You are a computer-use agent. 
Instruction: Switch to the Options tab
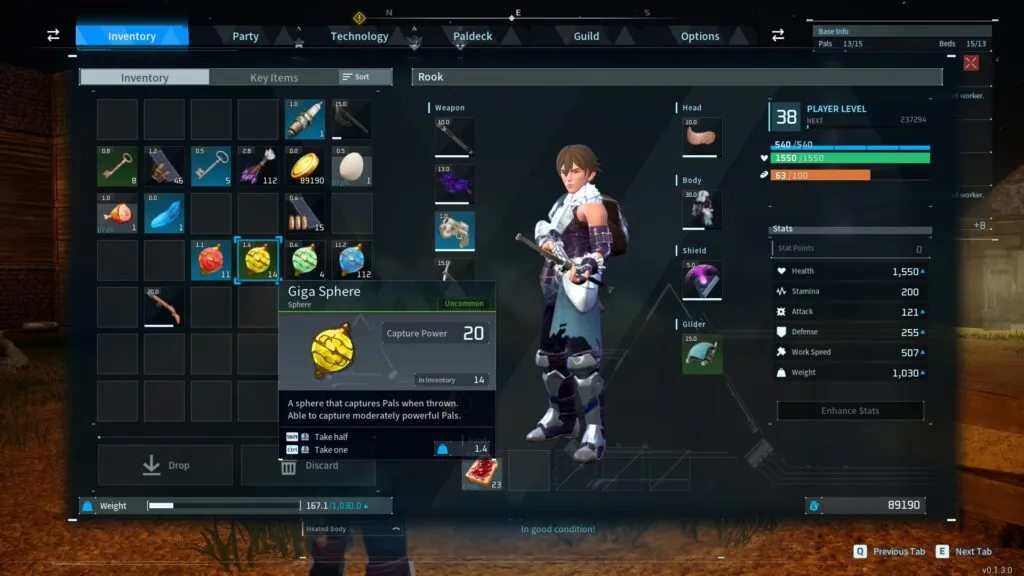point(700,36)
